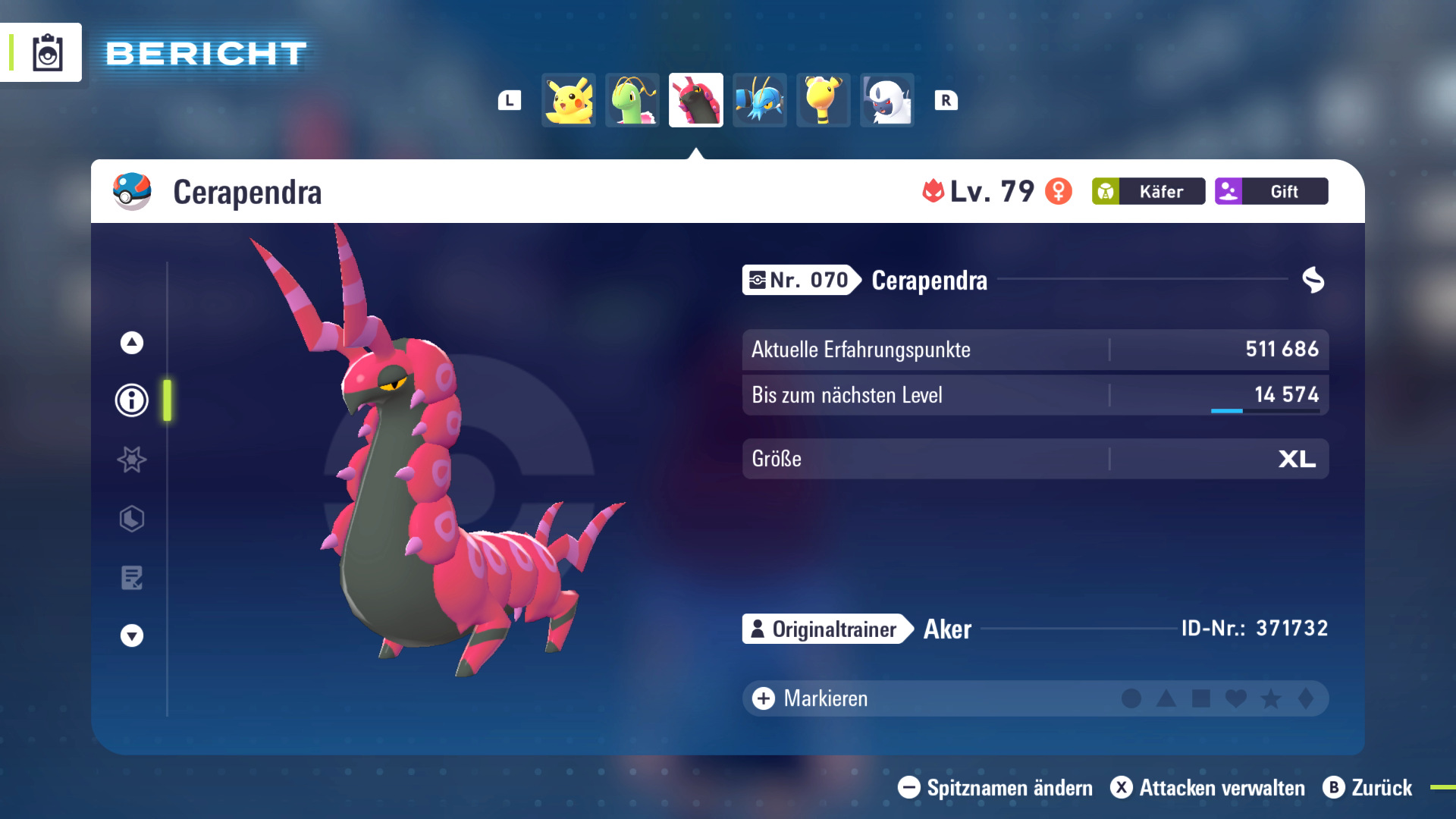Toggle the star mark under Markieren
This screenshot has width=1456, height=819.
1272,699
